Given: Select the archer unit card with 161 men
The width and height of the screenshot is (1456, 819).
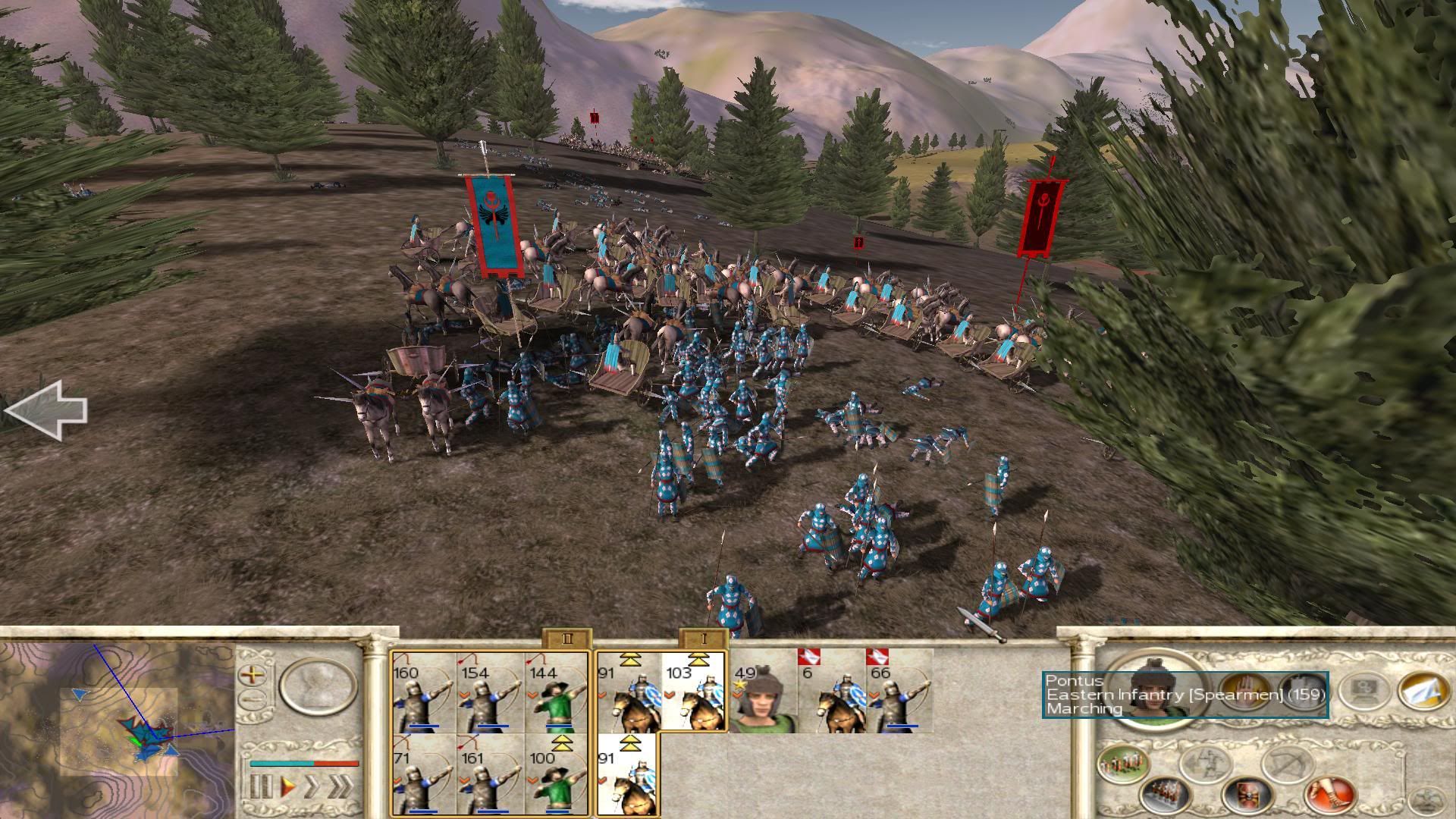Looking at the screenshot, I should pos(489,777).
